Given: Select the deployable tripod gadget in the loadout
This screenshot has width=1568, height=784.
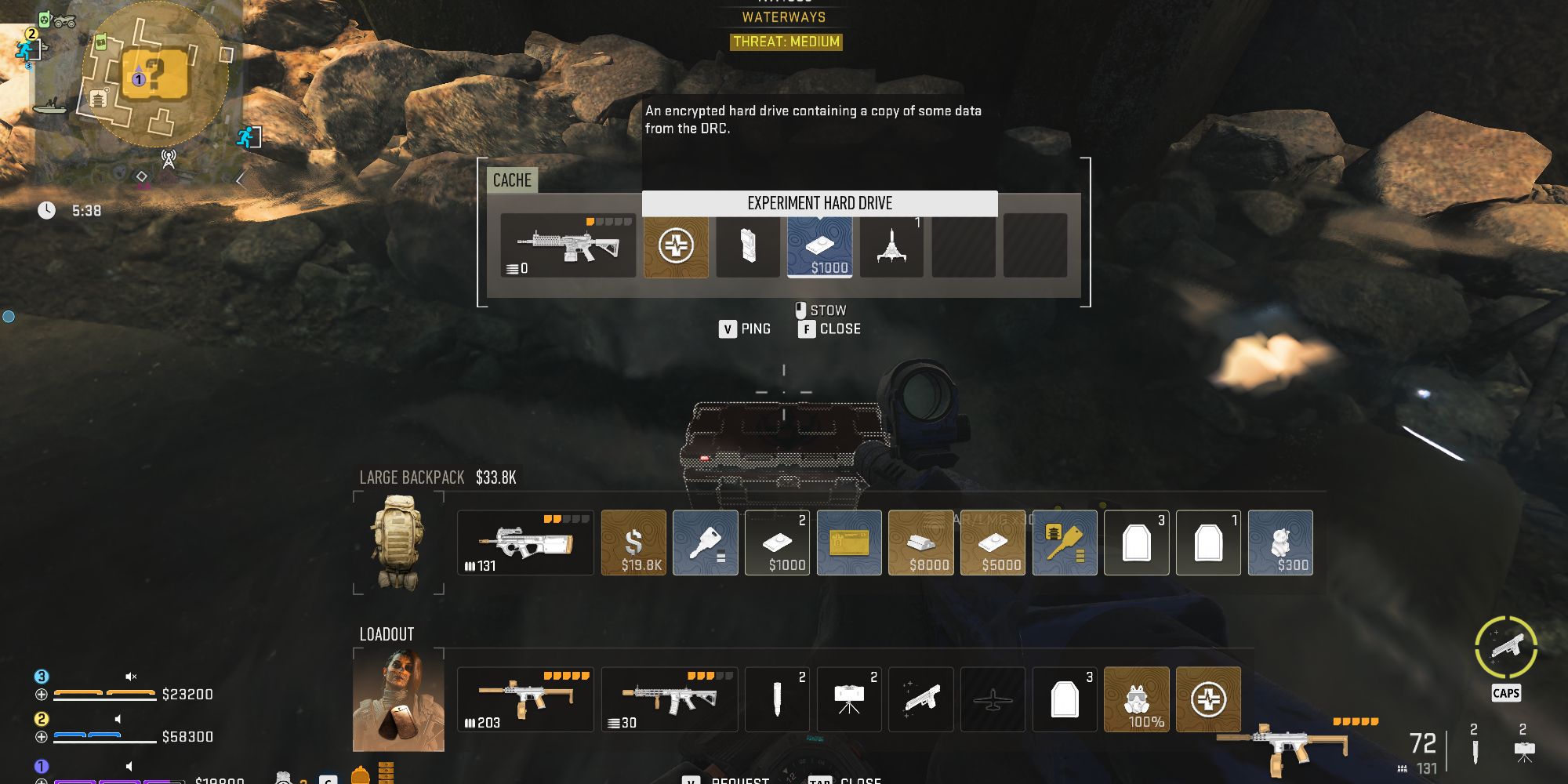Looking at the screenshot, I should [849, 699].
